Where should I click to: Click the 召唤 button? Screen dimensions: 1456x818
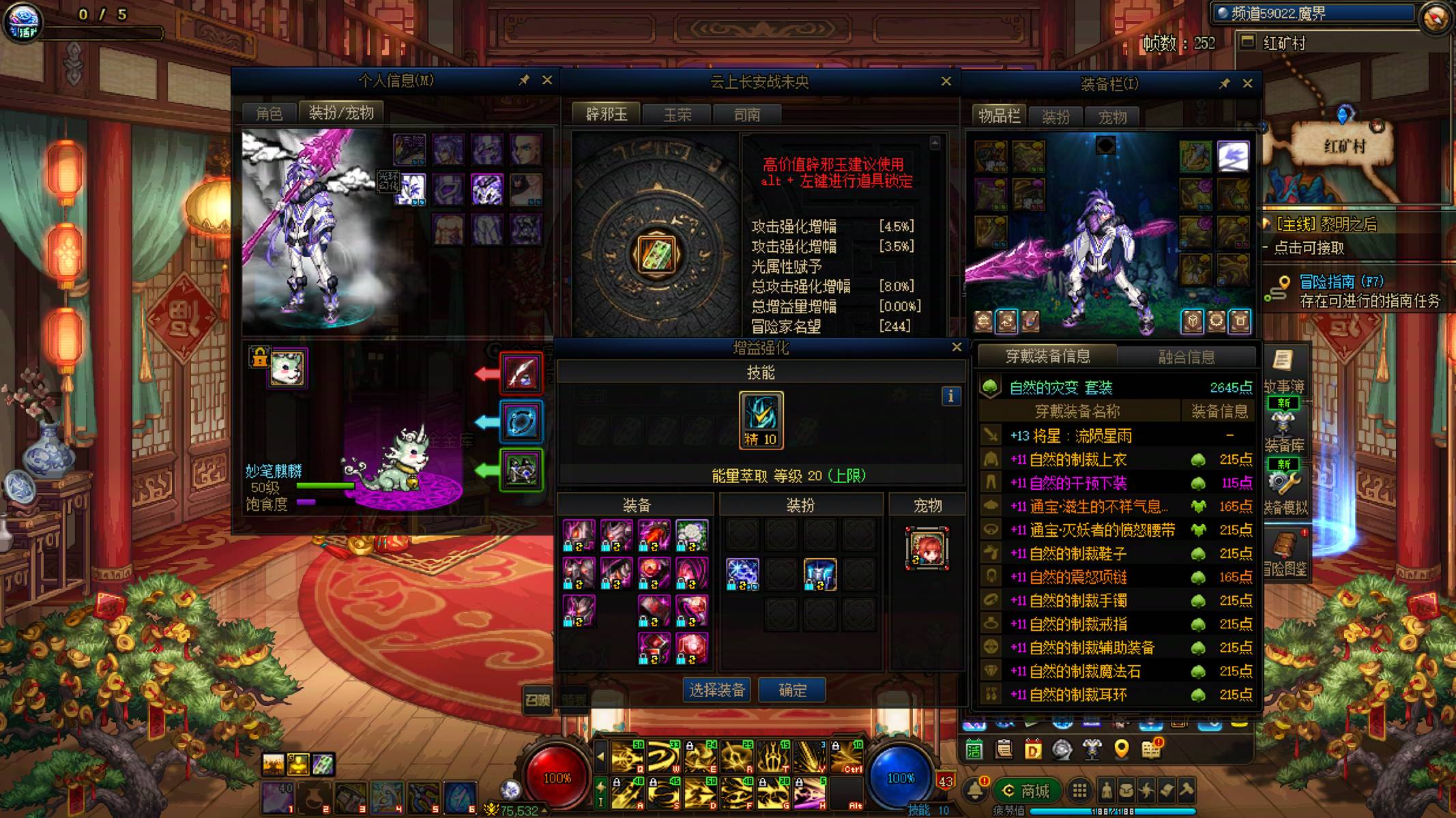tap(538, 699)
